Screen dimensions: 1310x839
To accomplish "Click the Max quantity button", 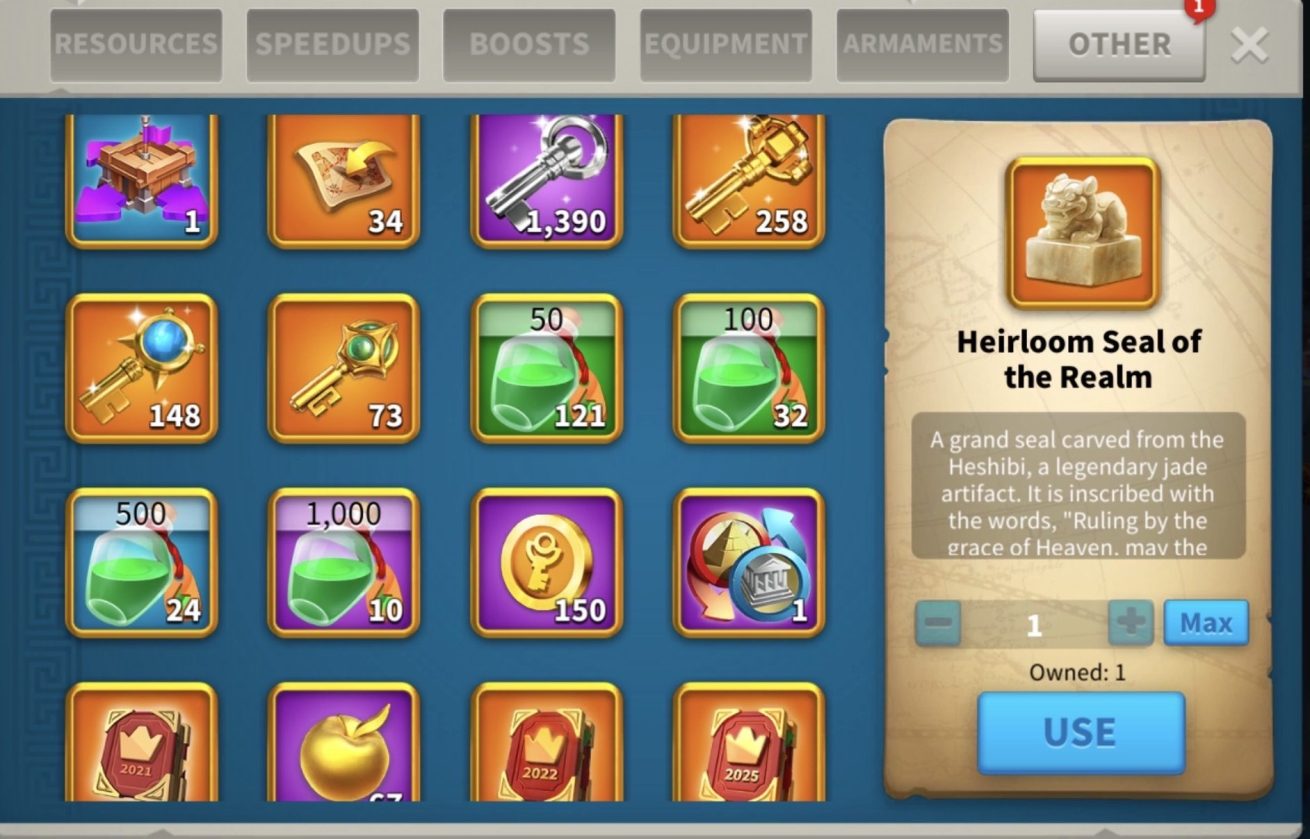I will pyautogui.click(x=1206, y=623).
